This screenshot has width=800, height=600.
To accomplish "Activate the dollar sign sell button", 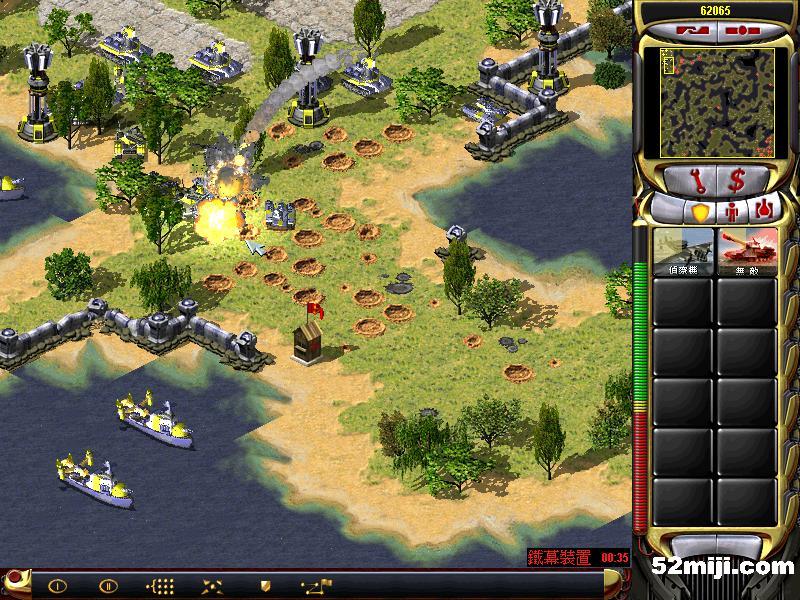I will coord(735,181).
